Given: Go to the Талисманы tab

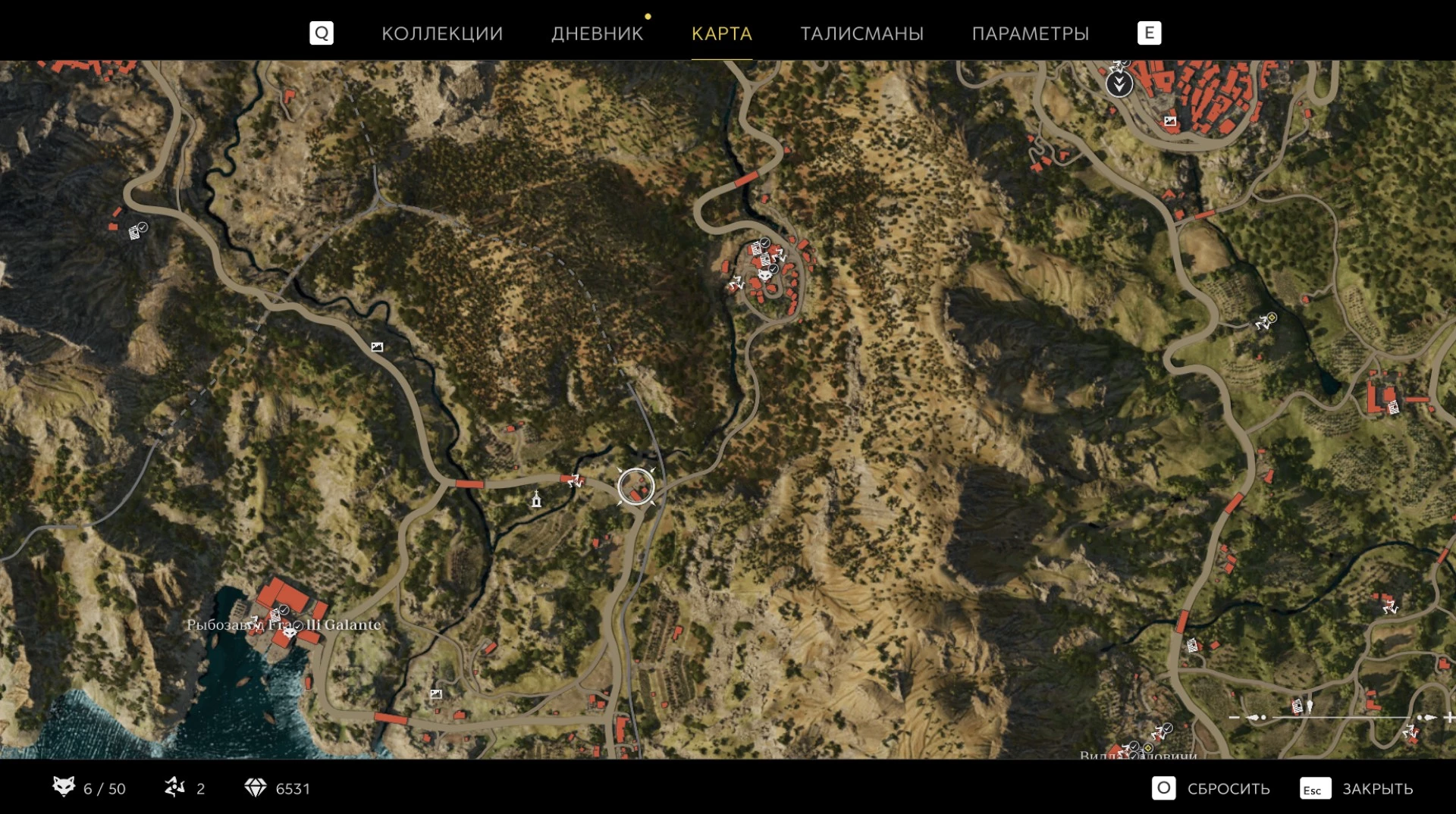Looking at the screenshot, I should [861, 33].
